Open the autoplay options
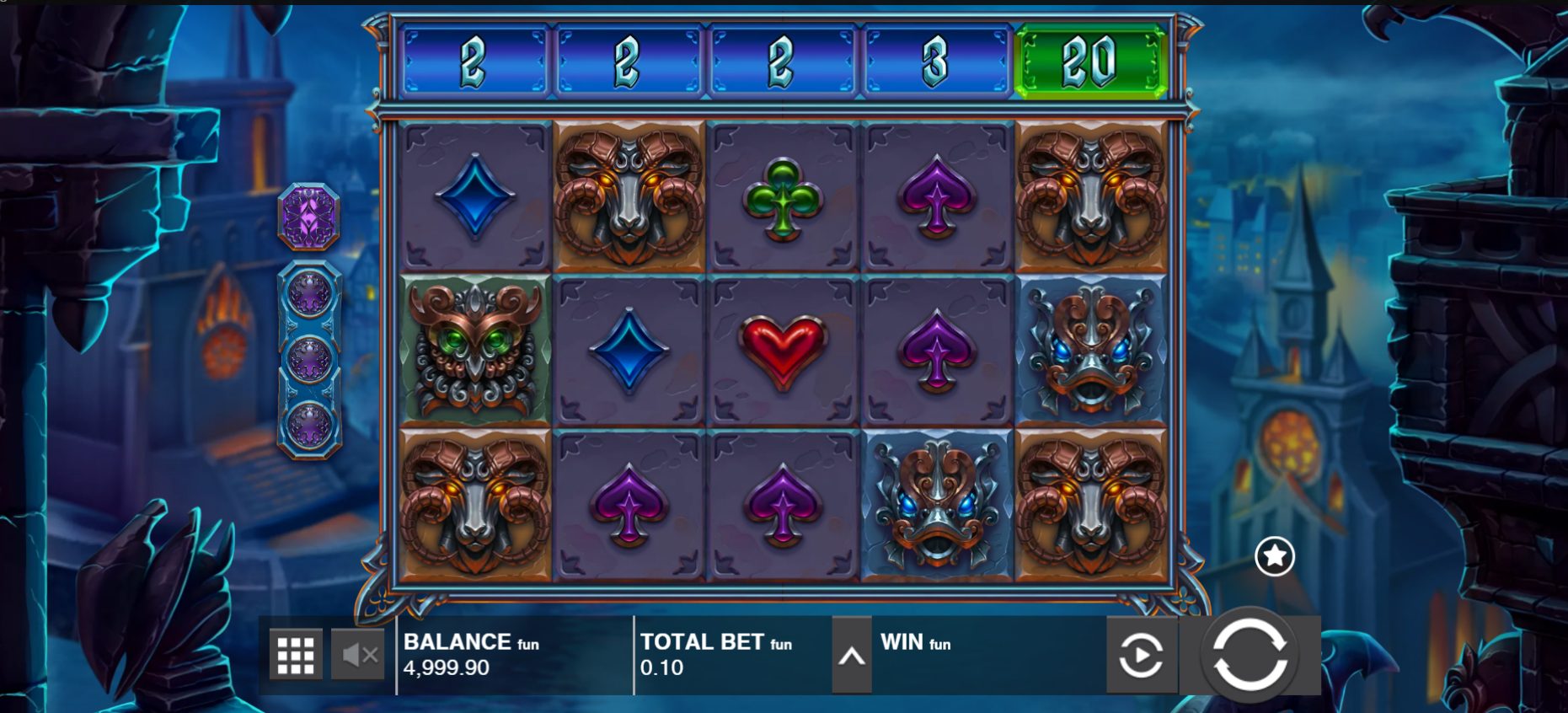 pos(1141,655)
